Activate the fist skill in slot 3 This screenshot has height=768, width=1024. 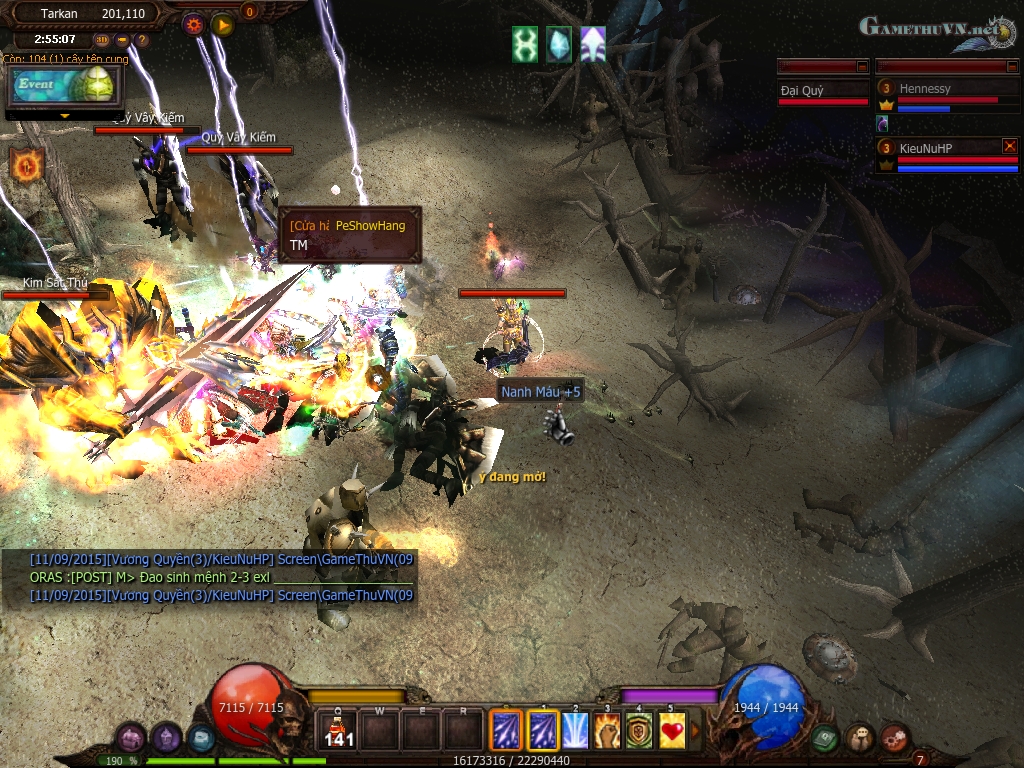607,731
